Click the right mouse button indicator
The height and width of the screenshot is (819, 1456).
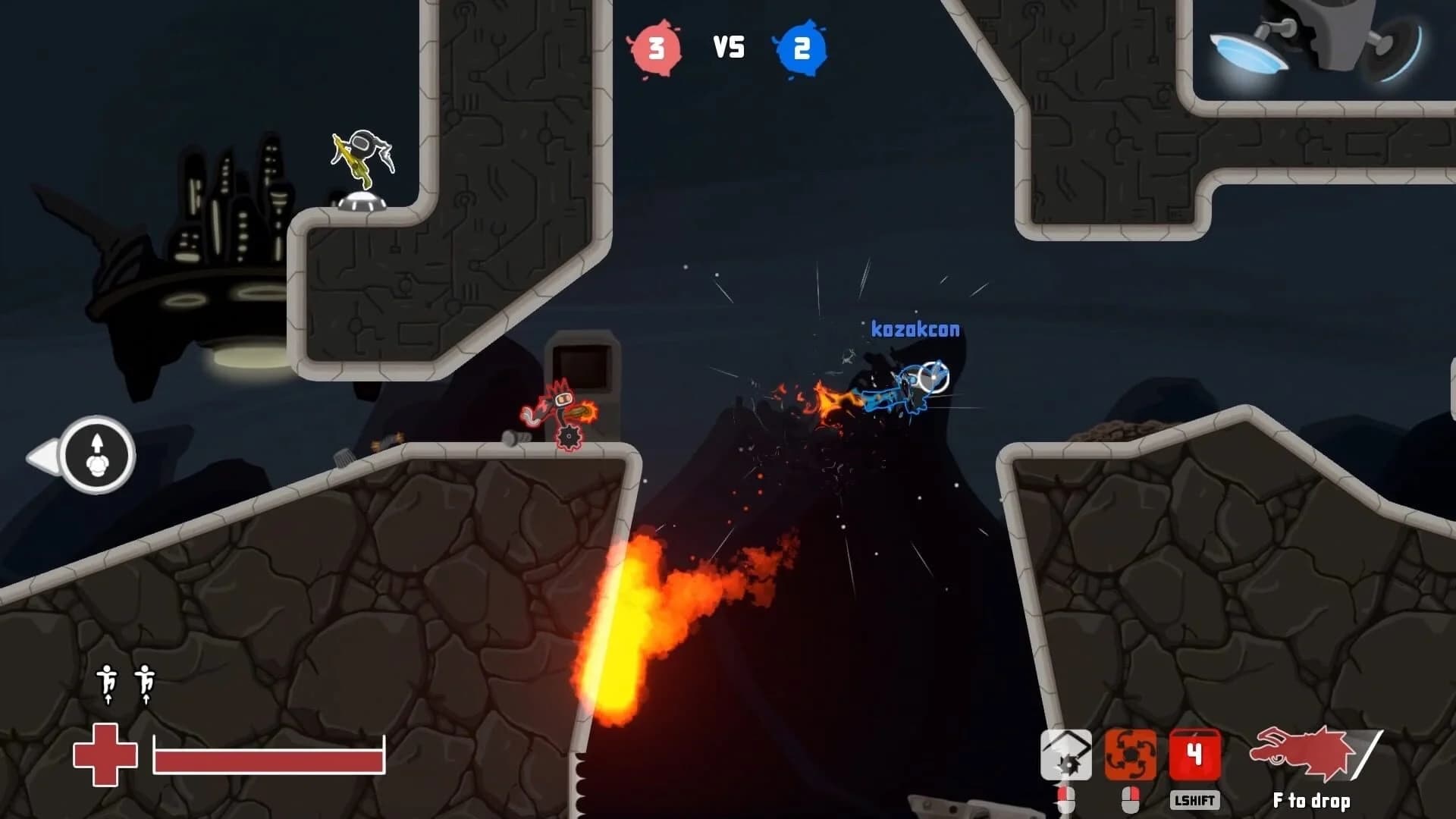click(1129, 799)
